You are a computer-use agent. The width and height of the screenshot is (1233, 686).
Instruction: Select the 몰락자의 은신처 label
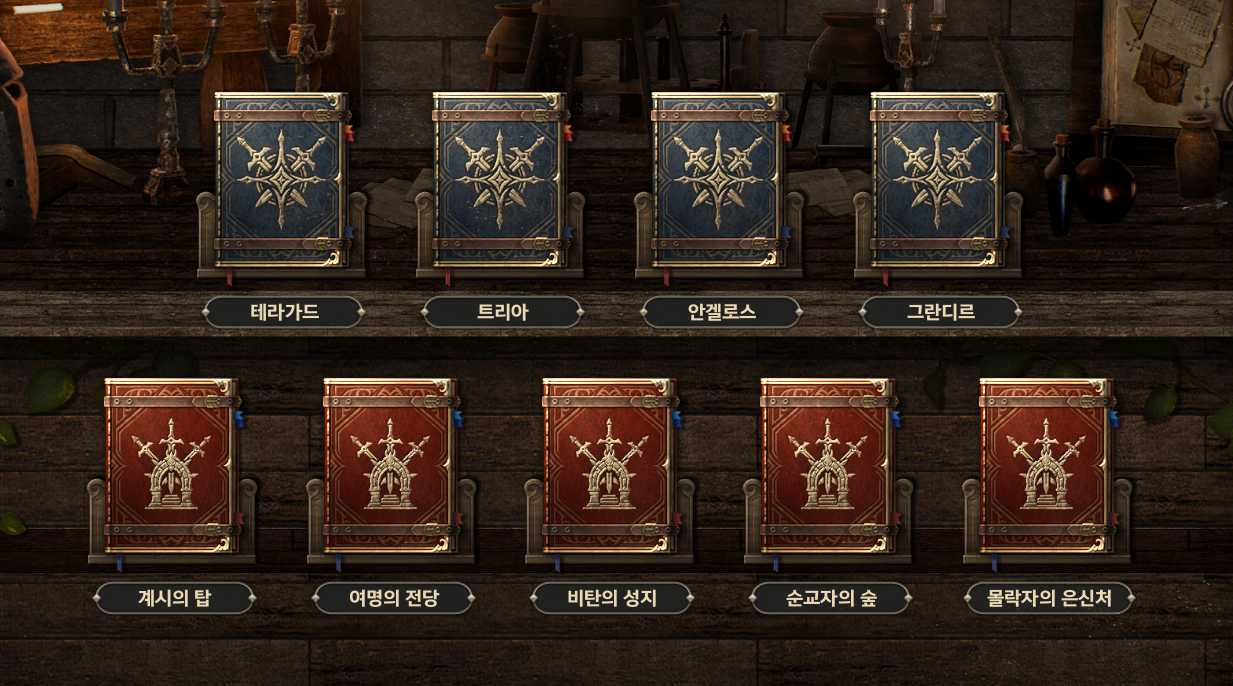[x=1050, y=598]
